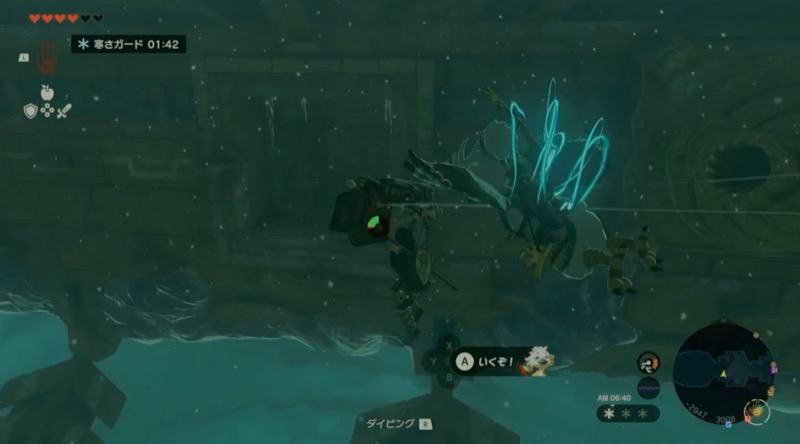Click the temperature gauge icon
The image size is (800, 444).
click(x=648, y=361)
